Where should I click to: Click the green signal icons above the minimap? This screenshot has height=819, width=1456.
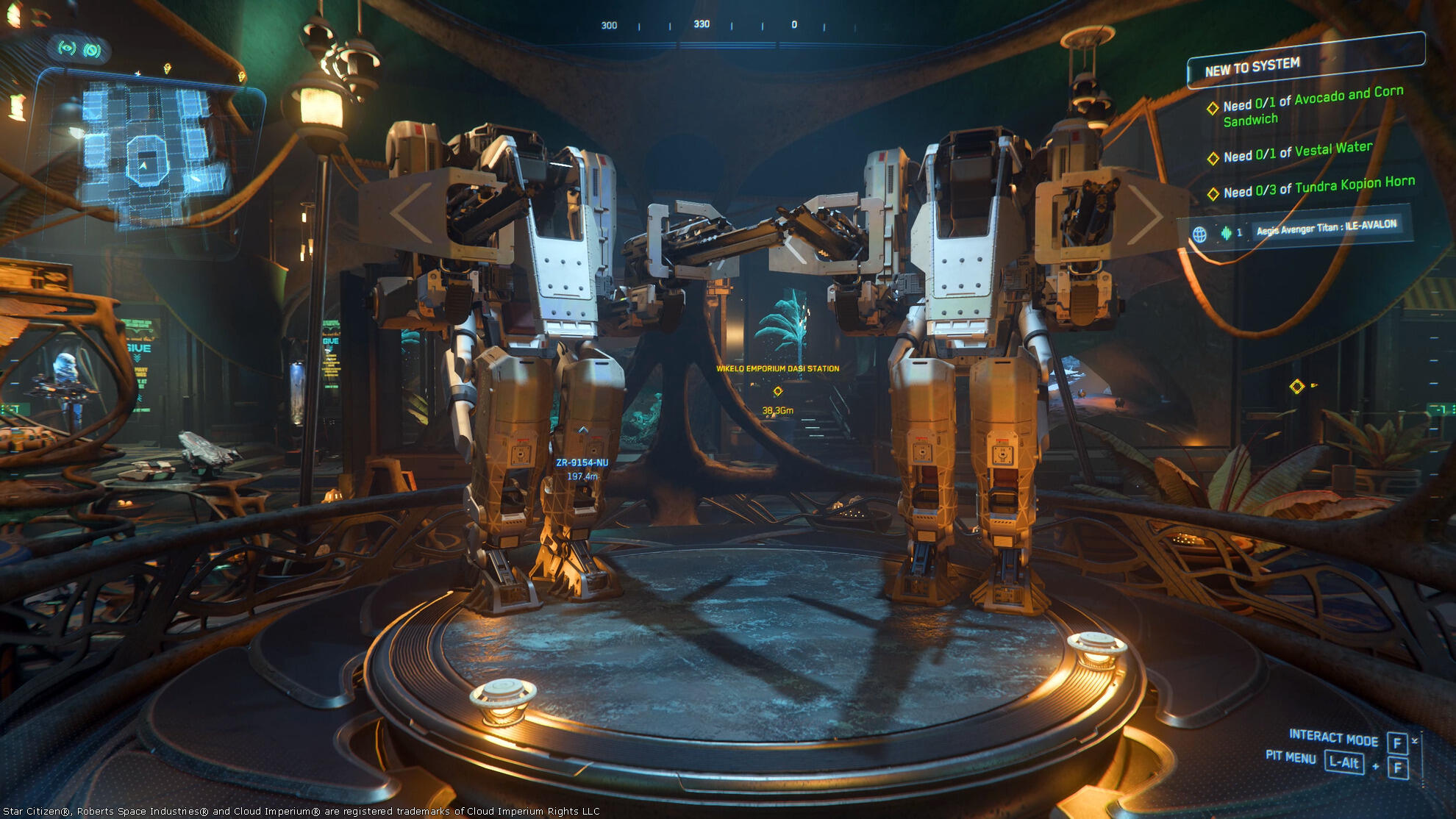pyautogui.click(x=79, y=49)
